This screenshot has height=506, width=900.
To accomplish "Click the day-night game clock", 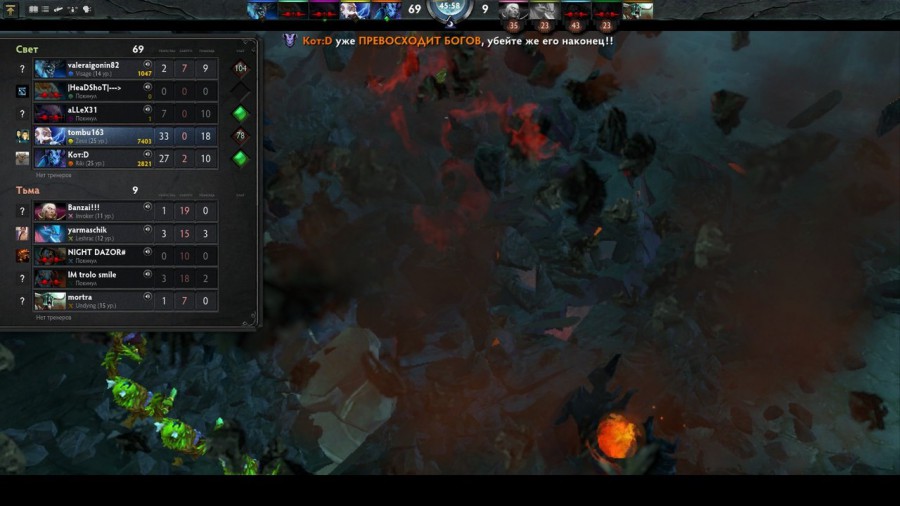I will point(450,9).
